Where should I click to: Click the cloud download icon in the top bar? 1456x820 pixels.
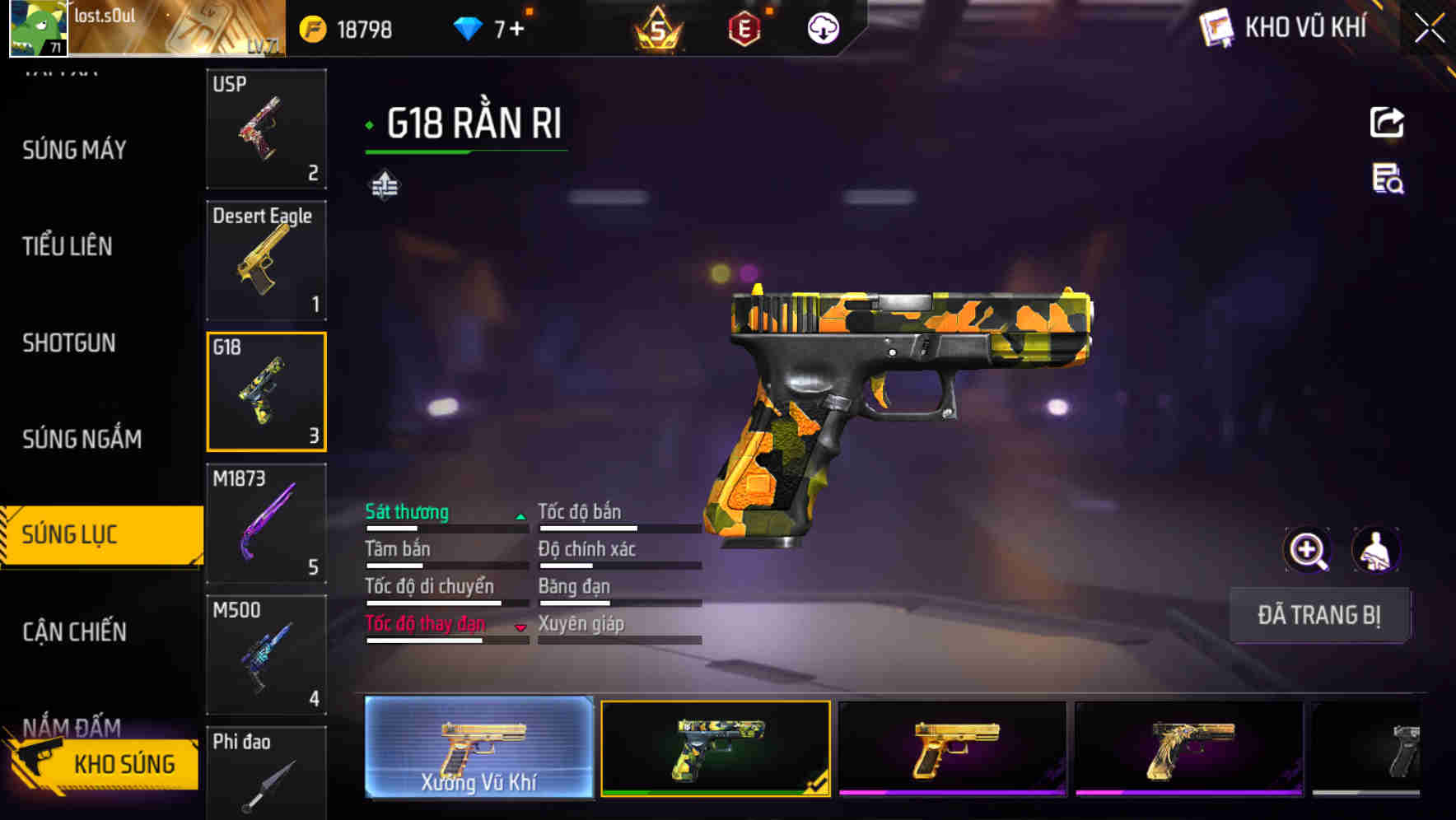click(823, 29)
